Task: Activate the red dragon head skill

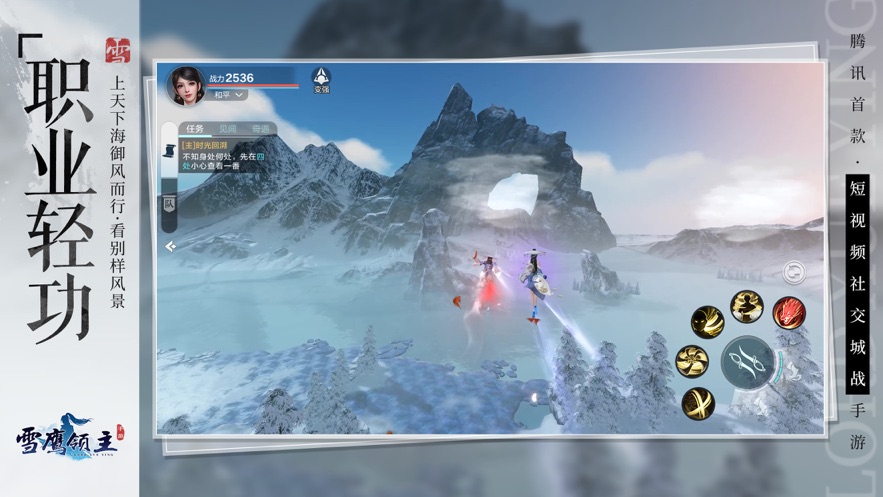Action: (789, 311)
